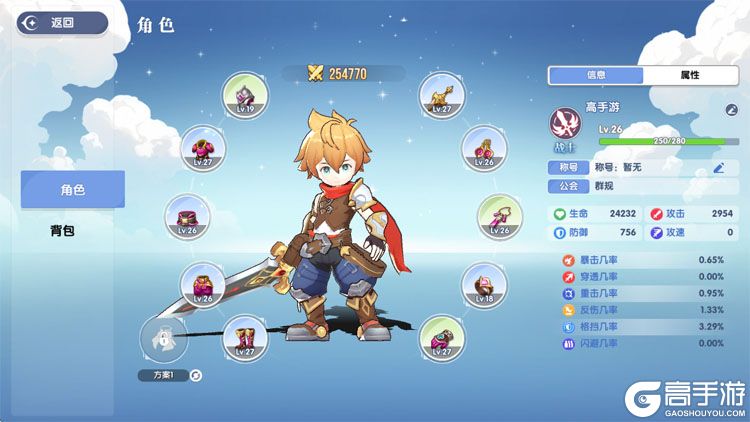Click the round edit icon beside player name
The width and height of the screenshot is (750, 422).
(731, 109)
